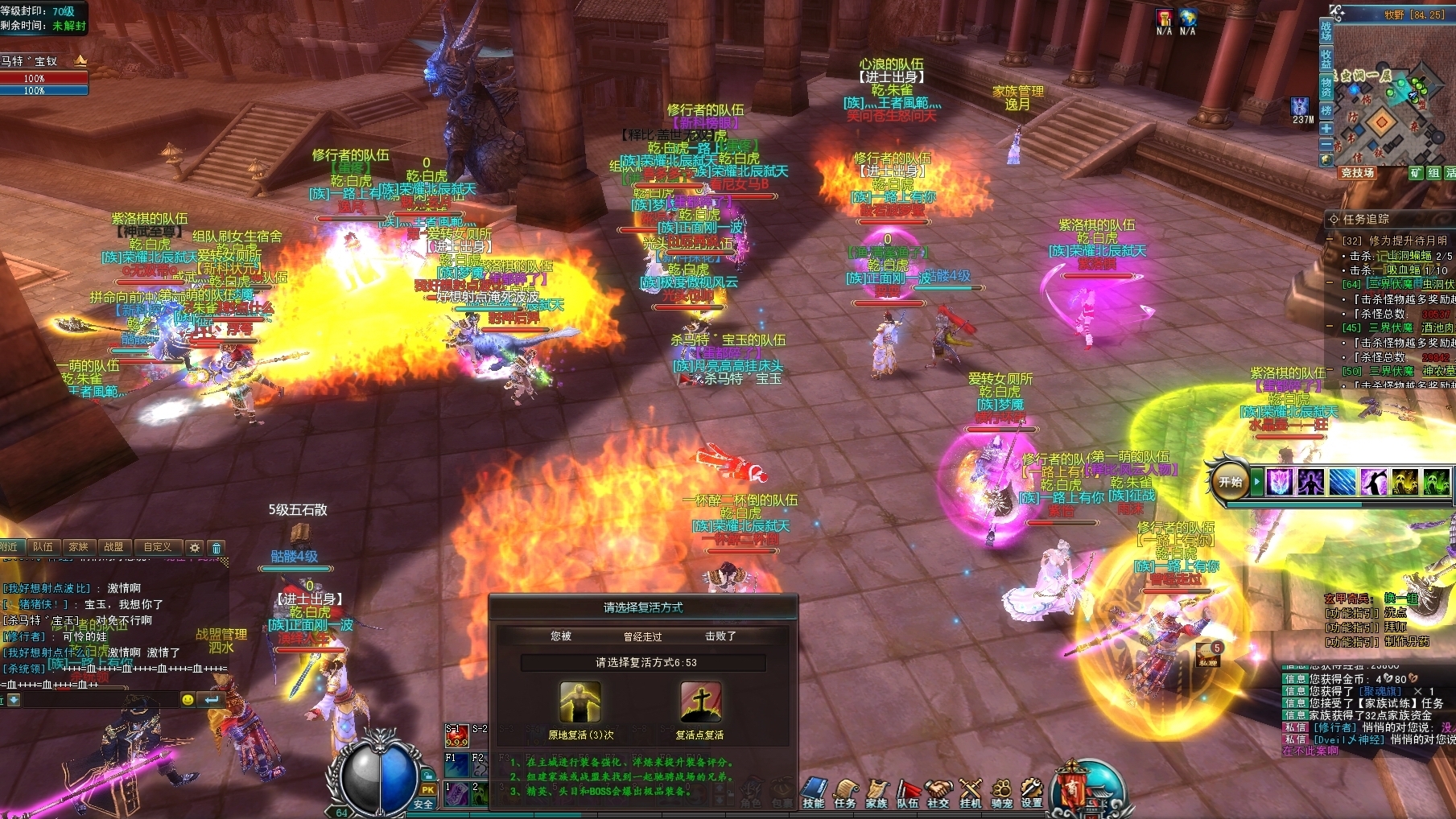
Task: Zoom in the minimap with plus button
Action: (1326, 128)
